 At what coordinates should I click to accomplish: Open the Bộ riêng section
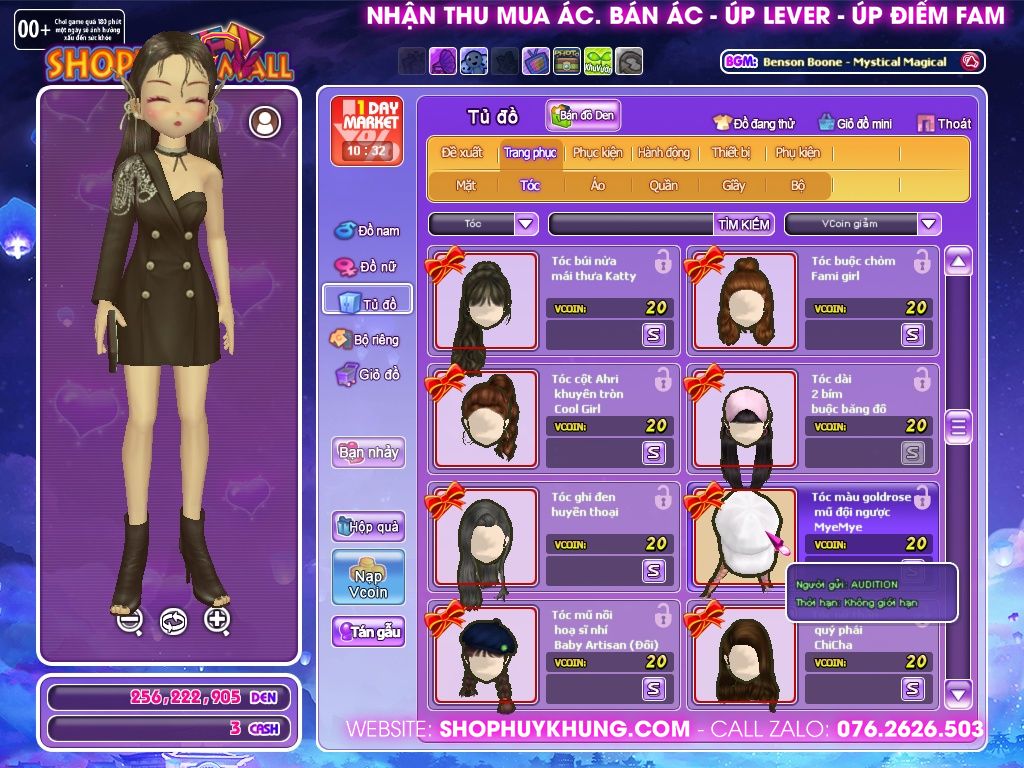[366, 339]
